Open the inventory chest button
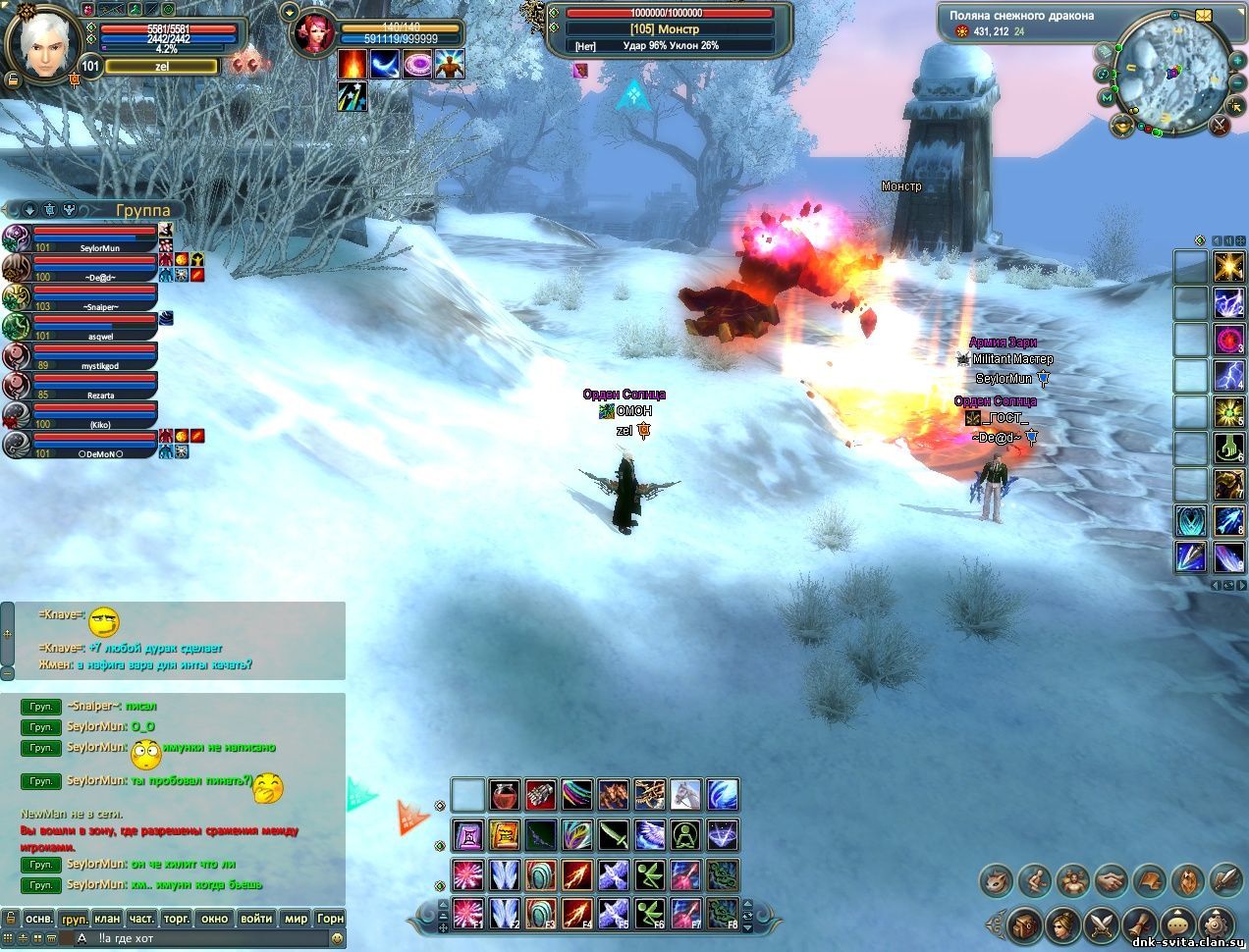Viewport: 1249px width, 952px height. click(x=1023, y=924)
